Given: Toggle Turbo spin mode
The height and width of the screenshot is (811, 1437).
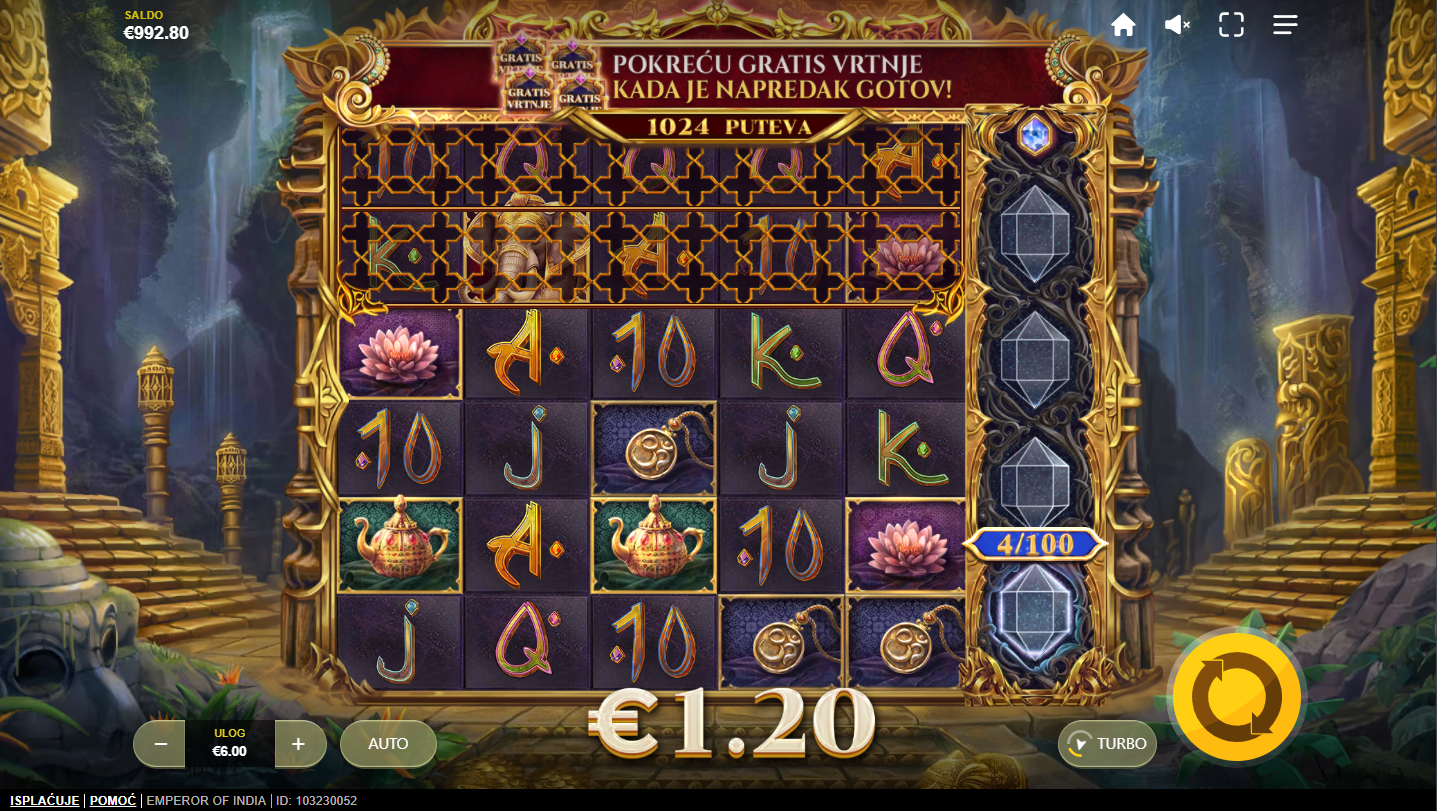Looking at the screenshot, I should coord(1108,744).
